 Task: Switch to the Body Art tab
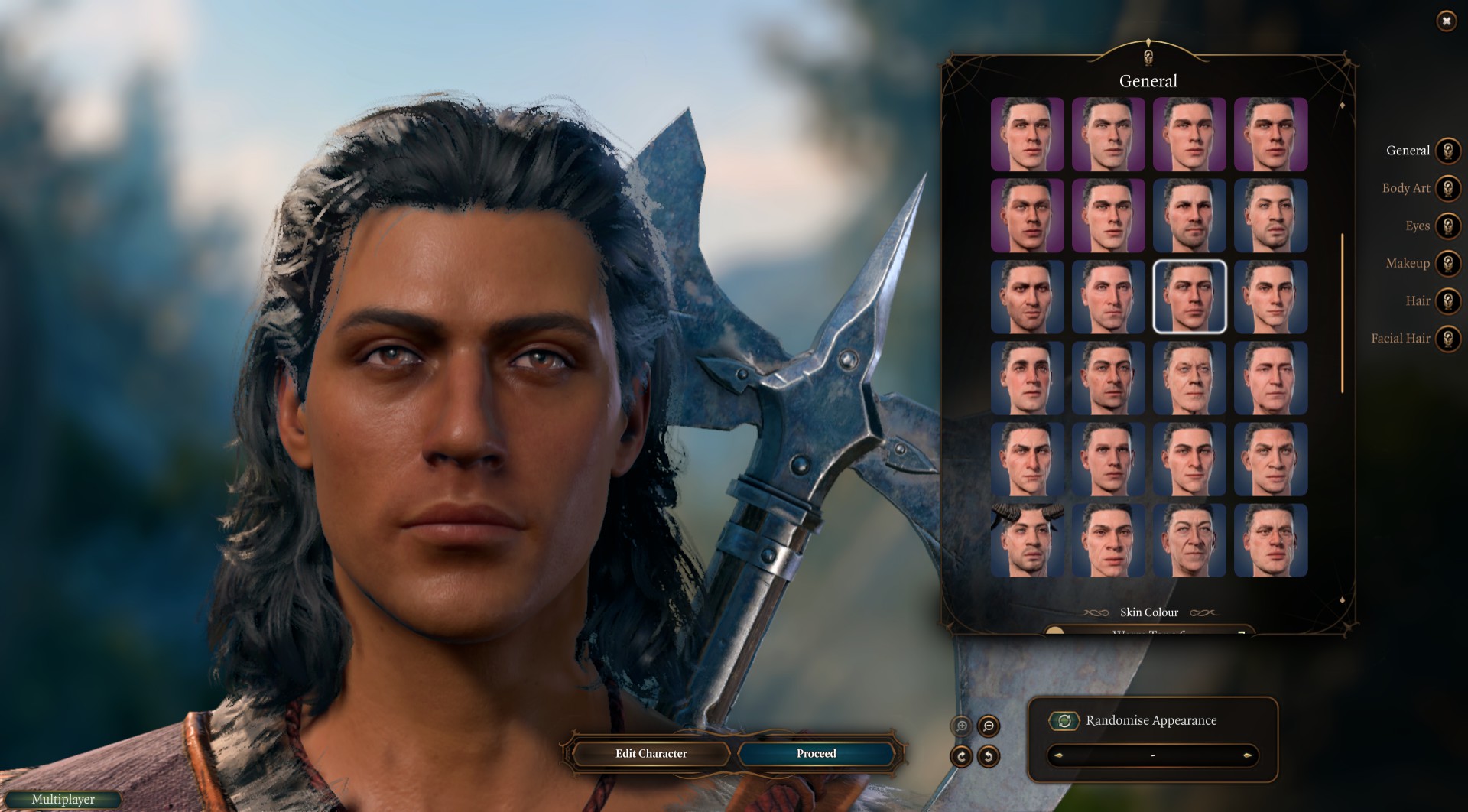tap(1447, 188)
